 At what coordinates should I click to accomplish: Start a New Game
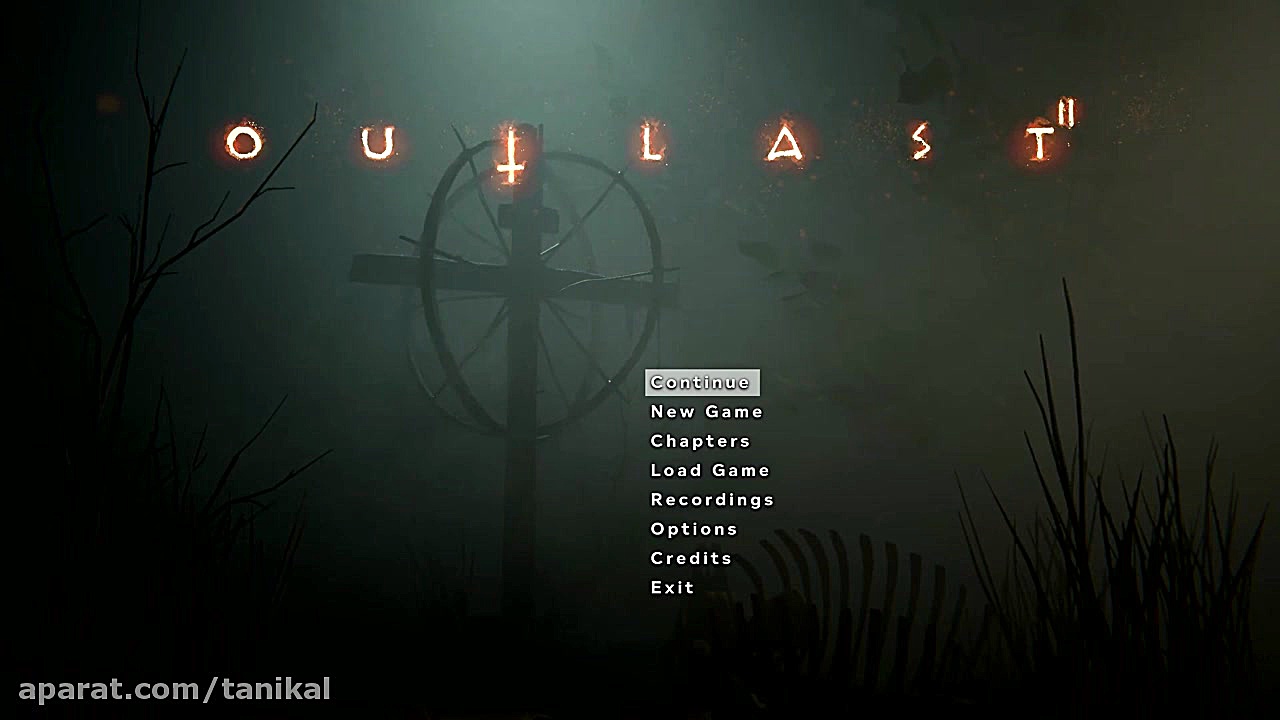coord(705,411)
